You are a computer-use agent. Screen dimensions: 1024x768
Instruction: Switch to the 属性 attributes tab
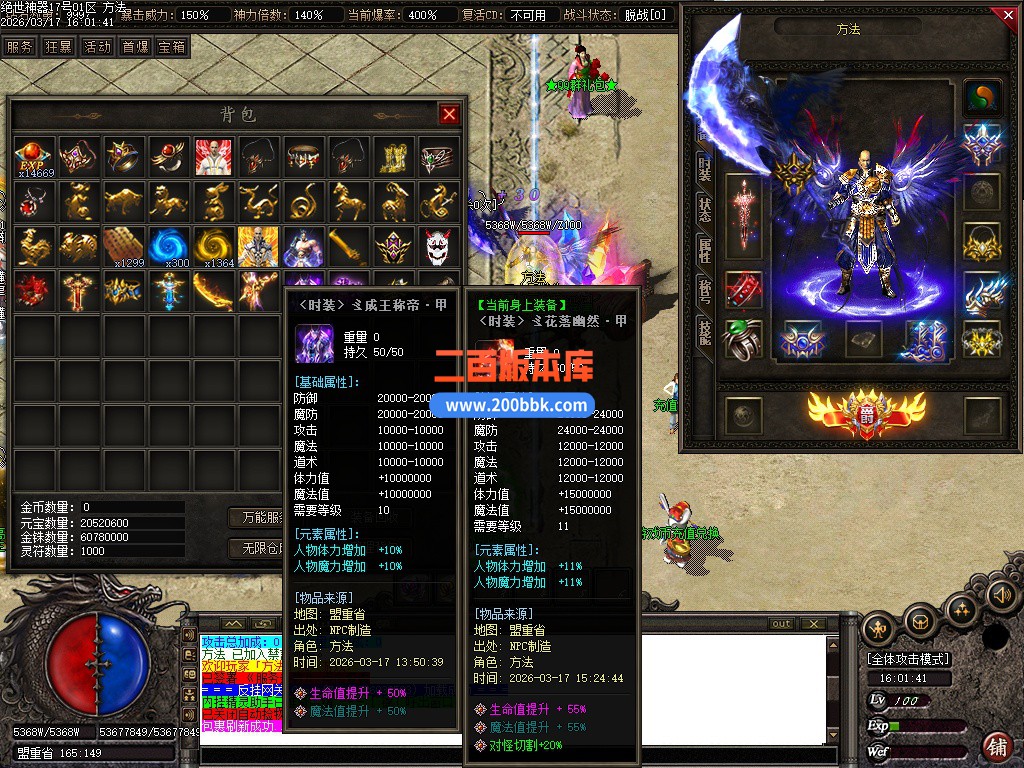(x=704, y=250)
